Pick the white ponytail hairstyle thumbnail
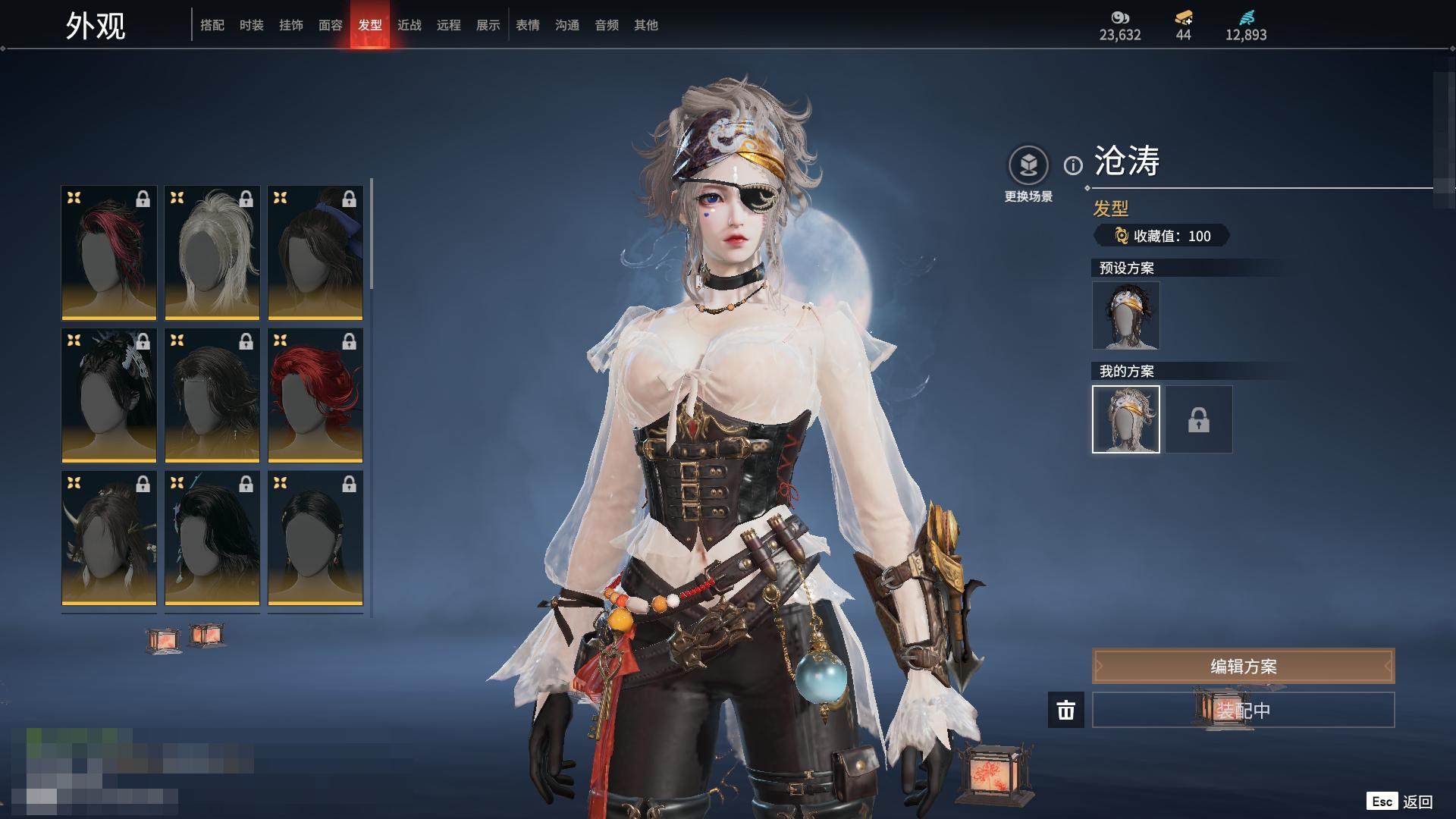 click(212, 253)
